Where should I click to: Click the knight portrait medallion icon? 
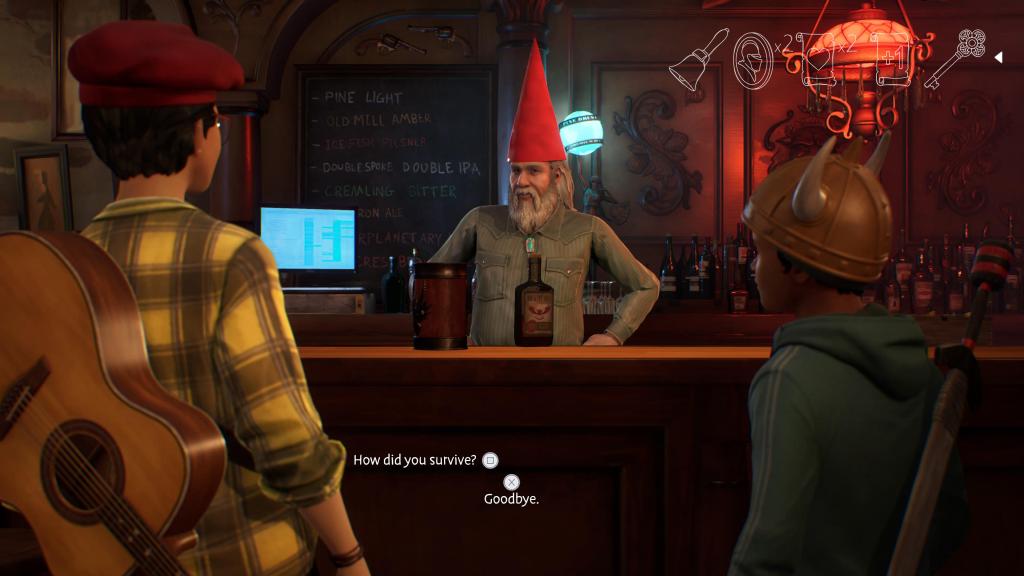(751, 59)
